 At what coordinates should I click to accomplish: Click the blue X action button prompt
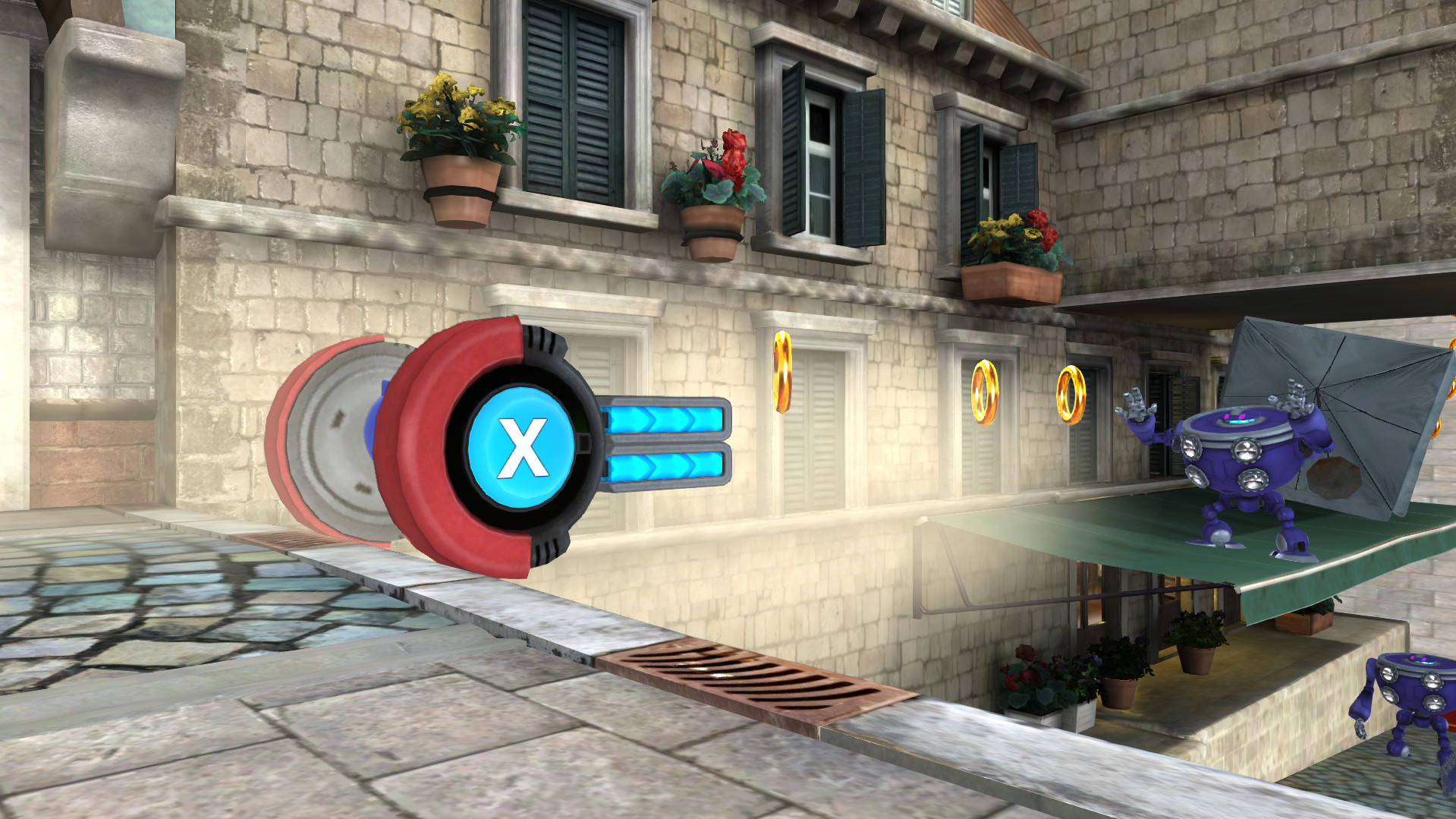click(x=522, y=449)
